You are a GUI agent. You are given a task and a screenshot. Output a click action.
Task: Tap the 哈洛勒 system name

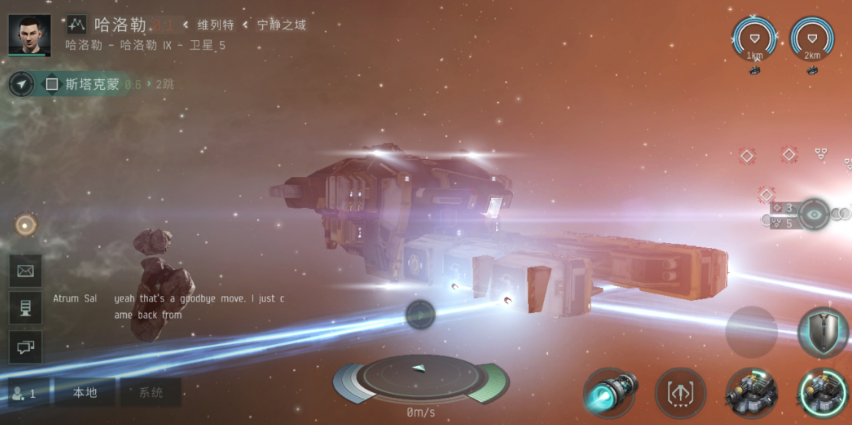click(x=120, y=24)
